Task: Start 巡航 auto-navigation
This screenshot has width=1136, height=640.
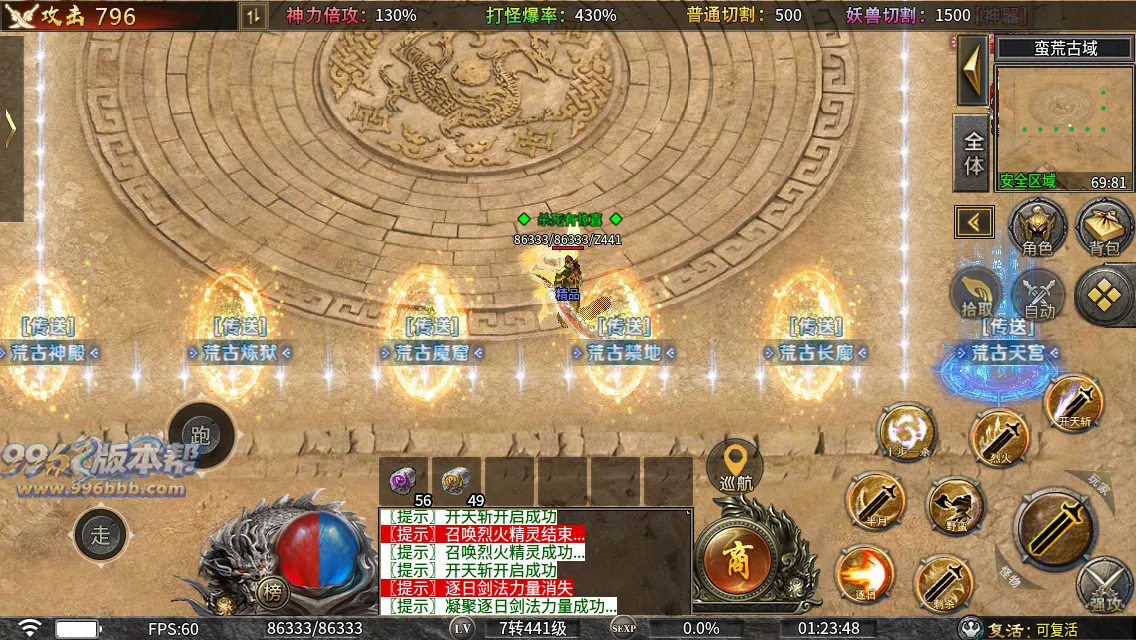Action: pyautogui.click(x=736, y=466)
